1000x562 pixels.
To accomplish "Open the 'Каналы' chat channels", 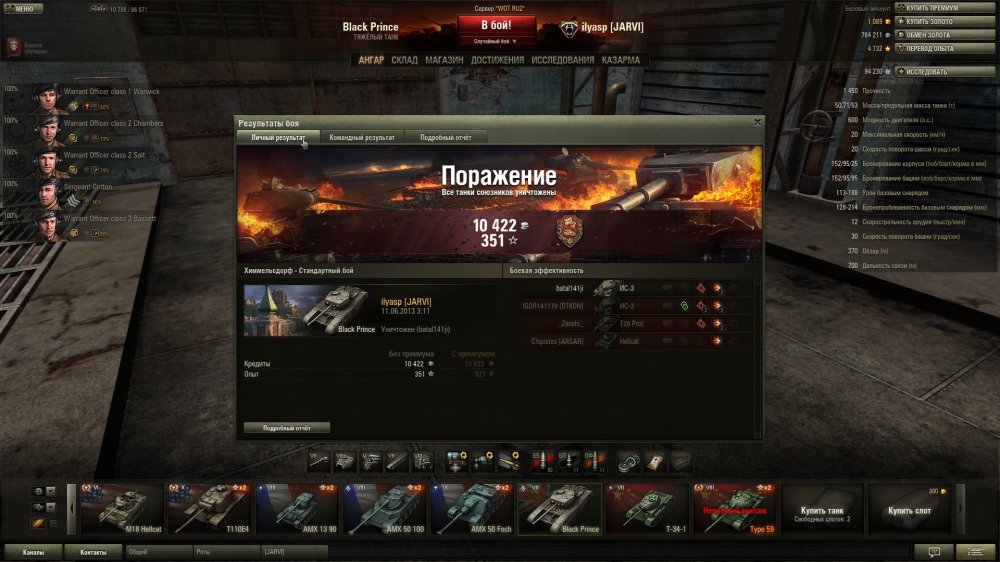I will pyautogui.click(x=33, y=551).
